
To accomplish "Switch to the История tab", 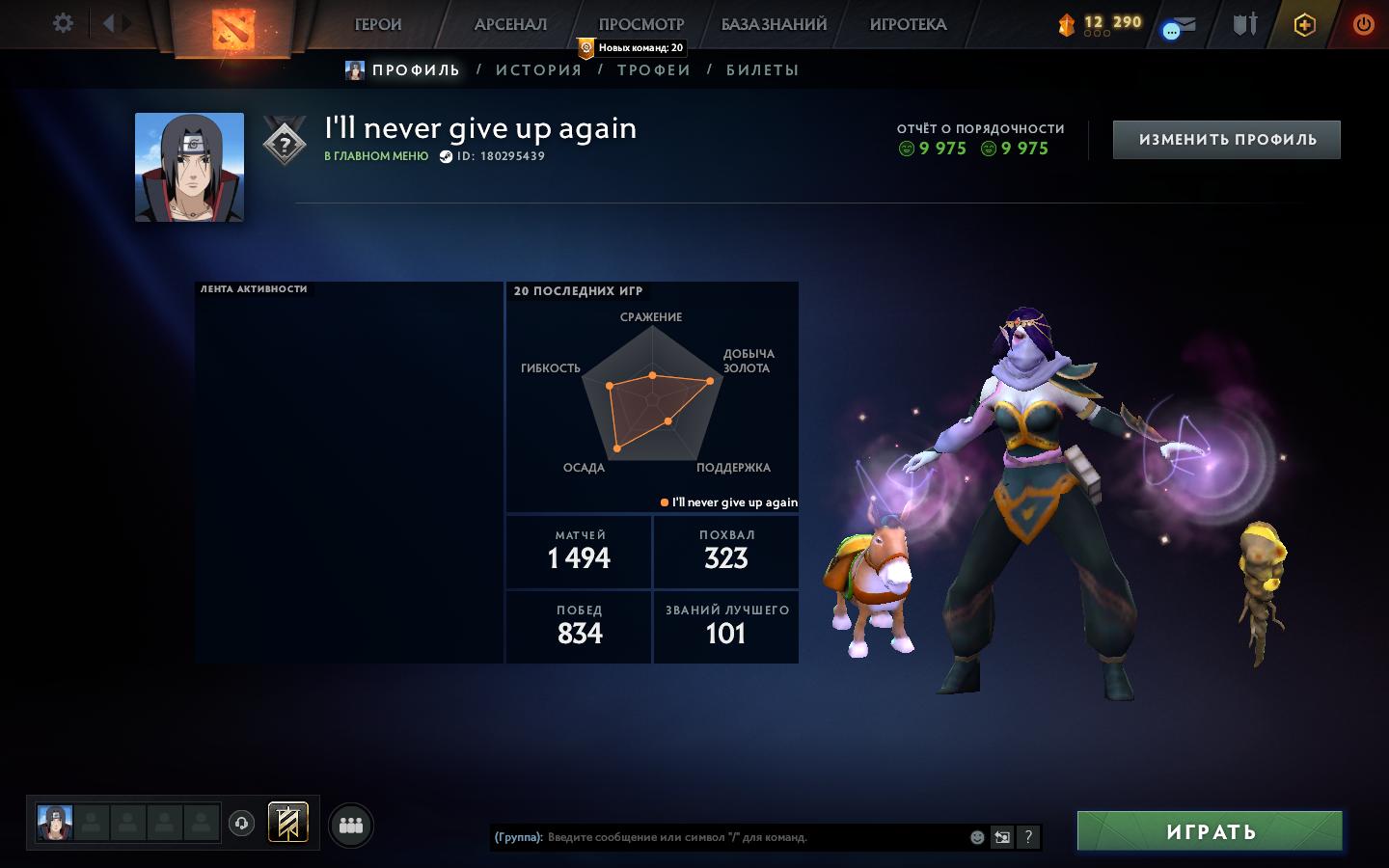I will [x=538, y=69].
